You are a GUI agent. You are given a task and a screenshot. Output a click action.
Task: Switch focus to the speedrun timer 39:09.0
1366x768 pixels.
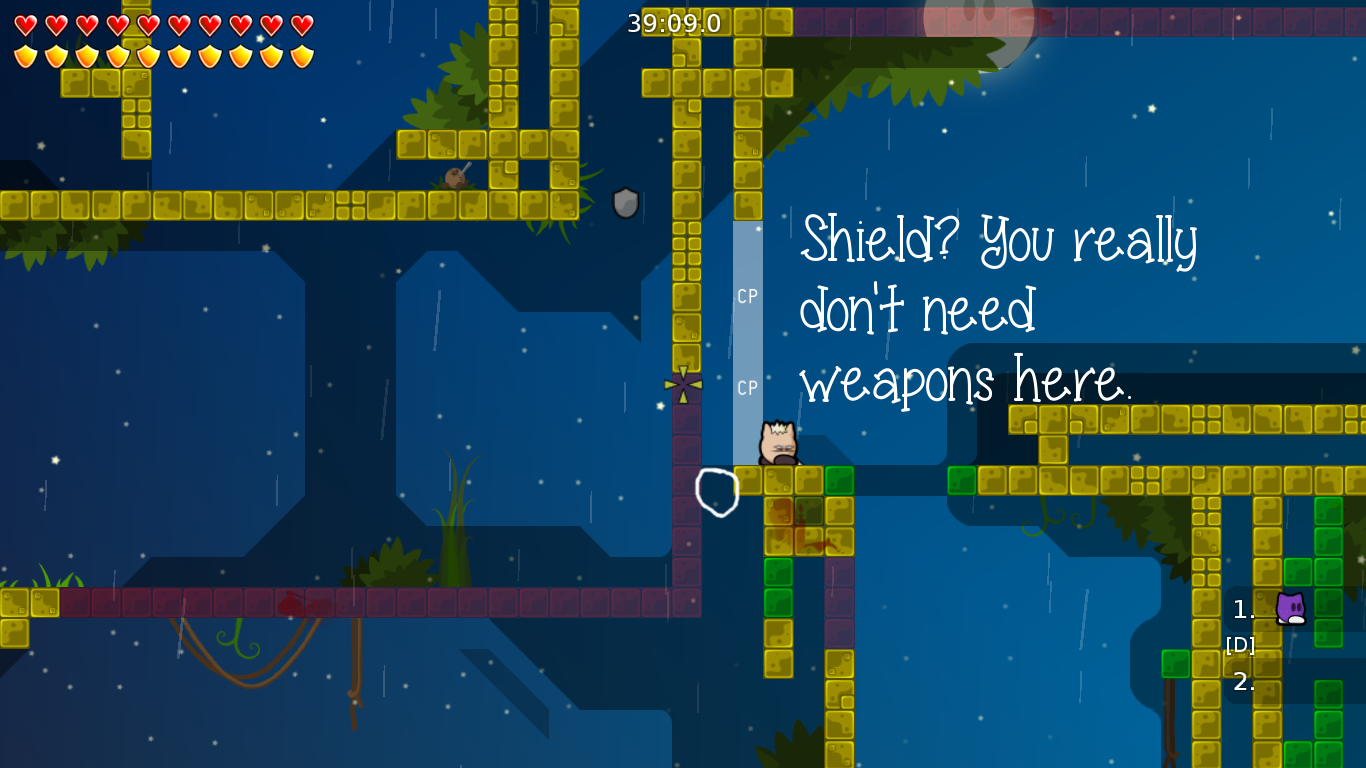click(673, 22)
